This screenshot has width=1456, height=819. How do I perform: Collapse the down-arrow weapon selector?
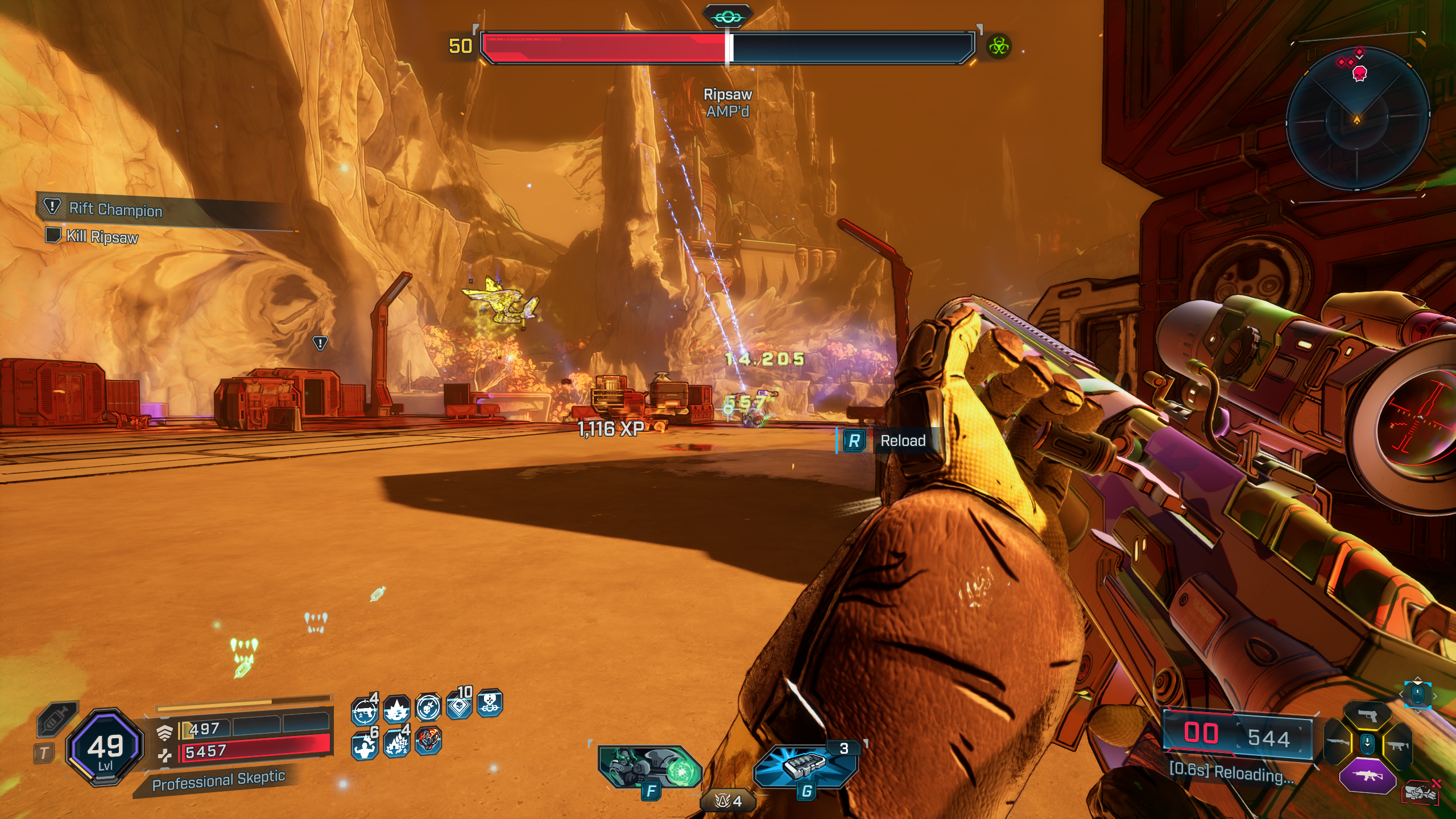click(x=1367, y=744)
